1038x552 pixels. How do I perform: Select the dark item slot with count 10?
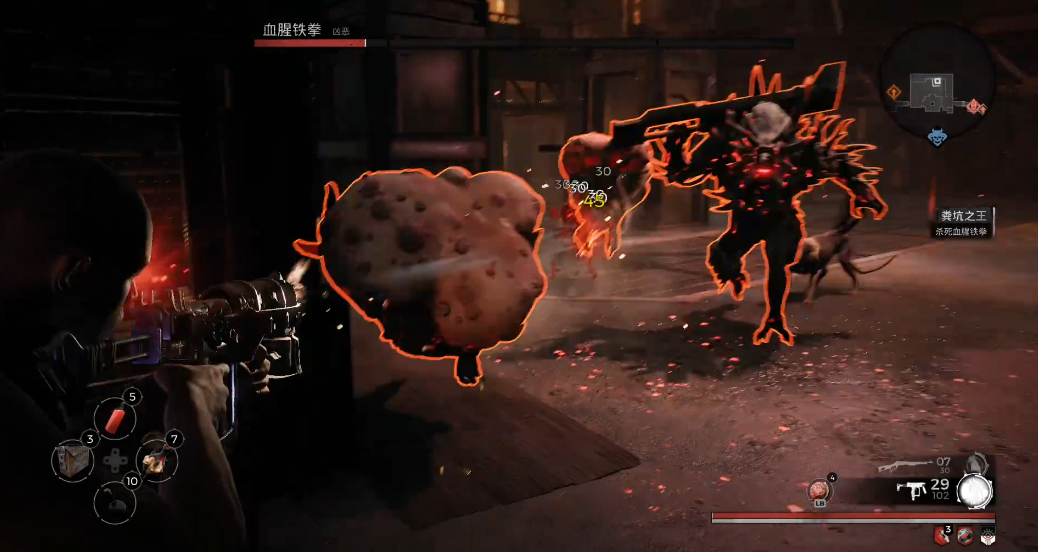(x=114, y=500)
